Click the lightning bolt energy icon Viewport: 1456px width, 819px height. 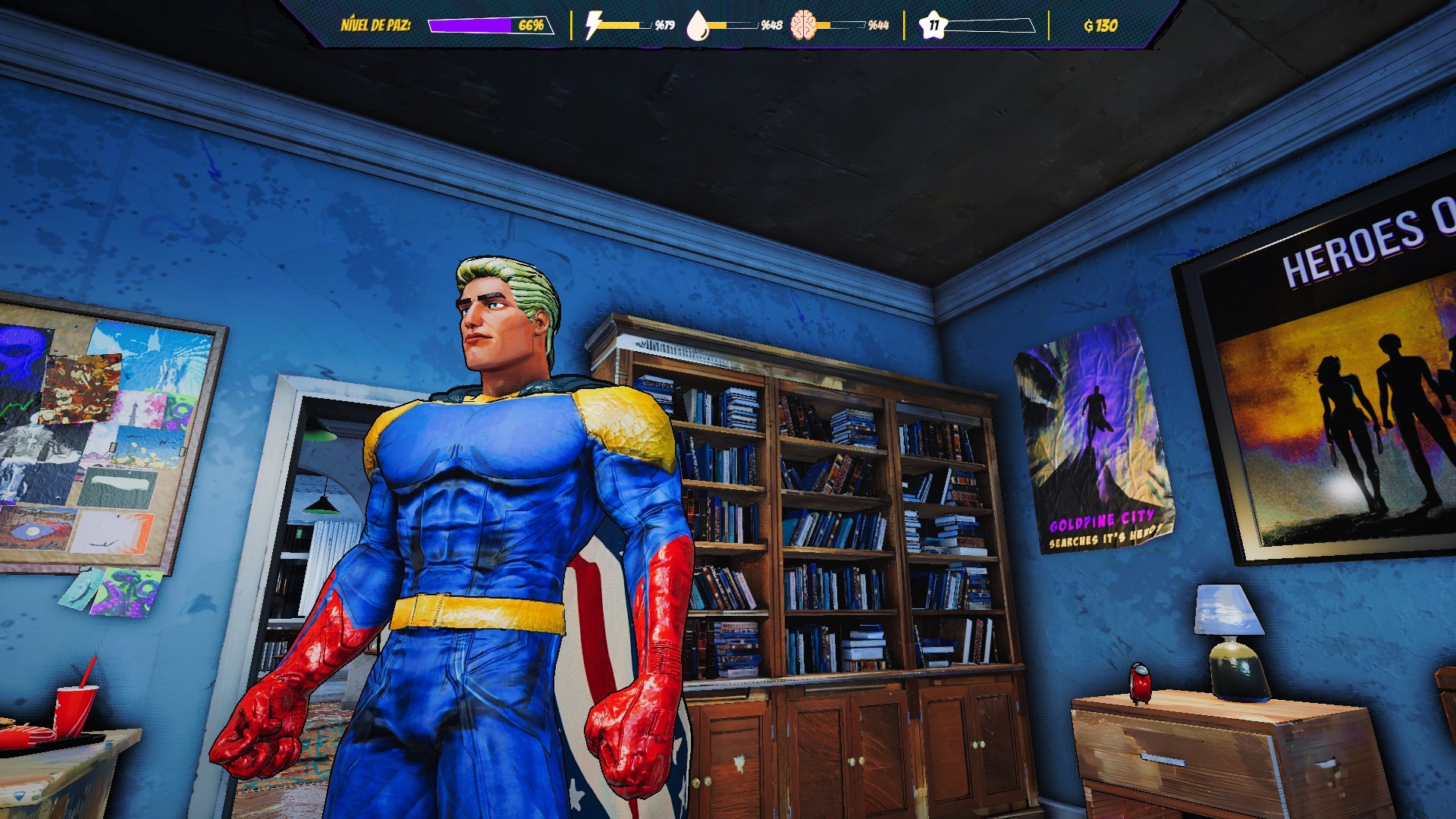point(593,25)
